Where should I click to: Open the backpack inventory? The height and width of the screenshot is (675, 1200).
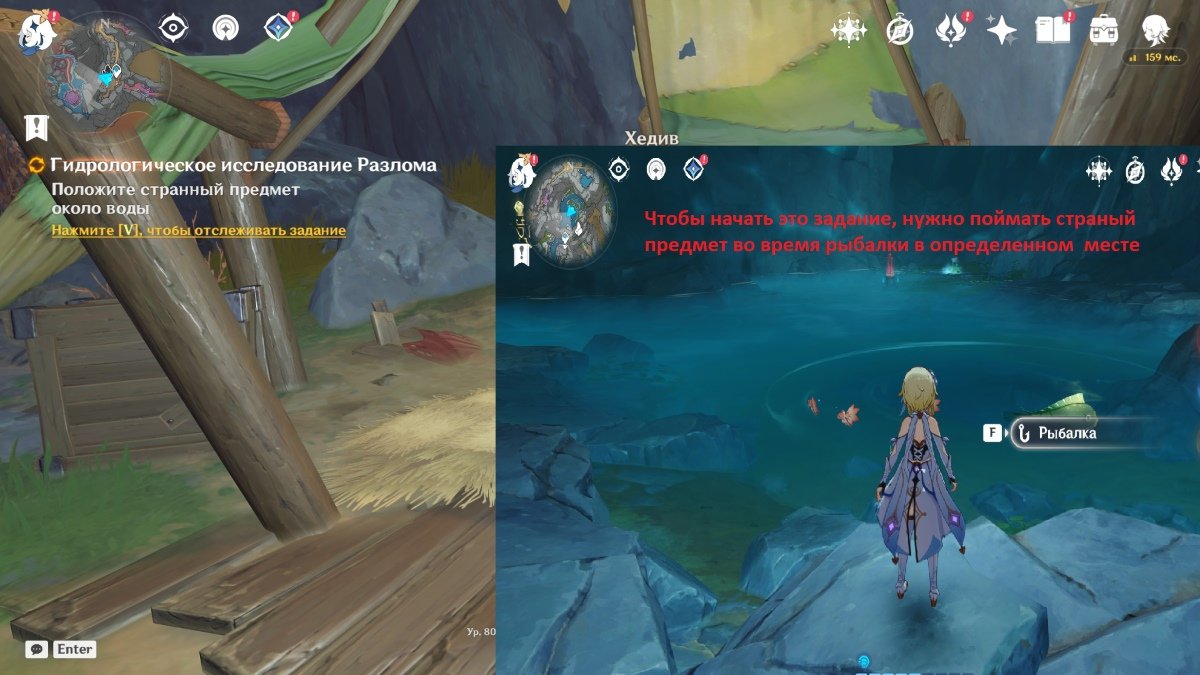click(1104, 31)
